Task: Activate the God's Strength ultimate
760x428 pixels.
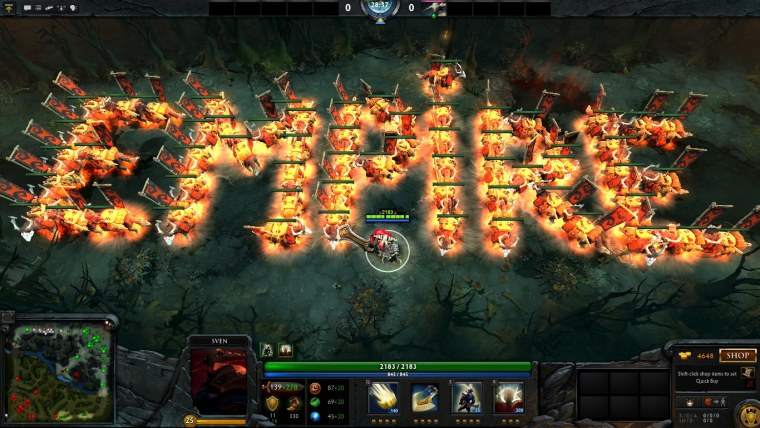Action: pyautogui.click(x=508, y=396)
